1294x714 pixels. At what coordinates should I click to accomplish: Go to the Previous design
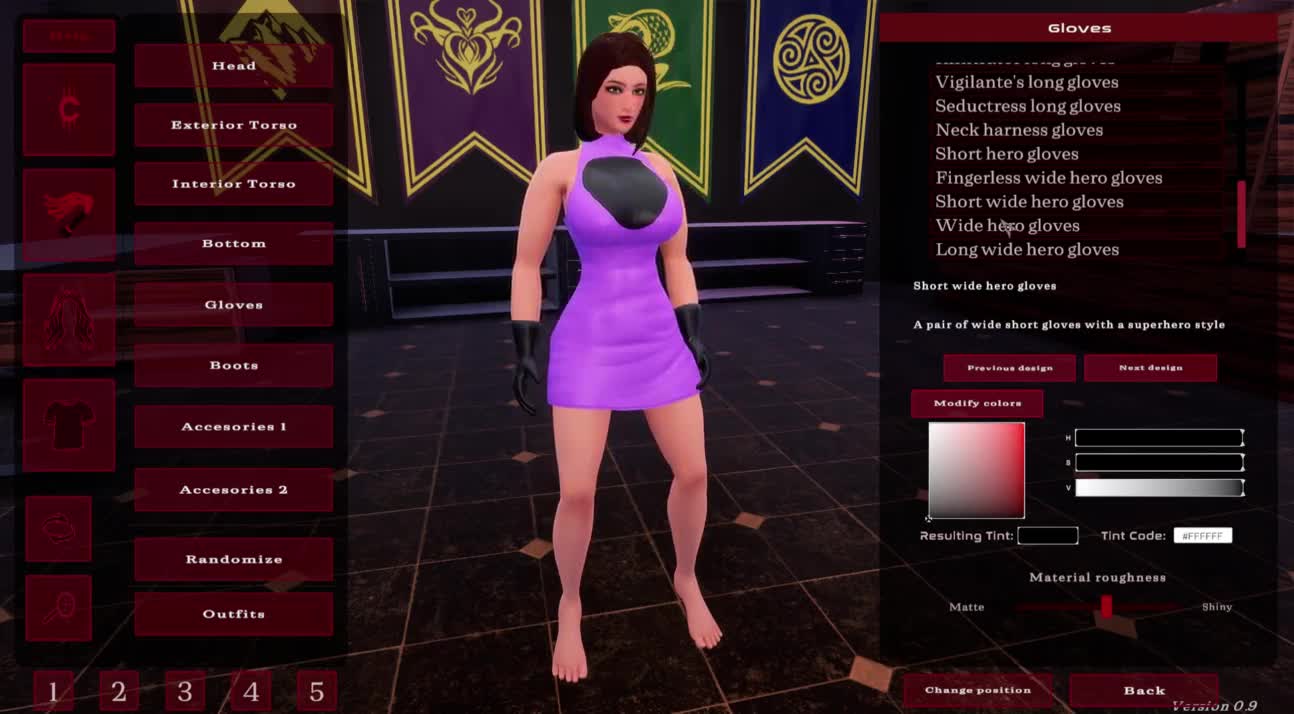click(x=1009, y=368)
